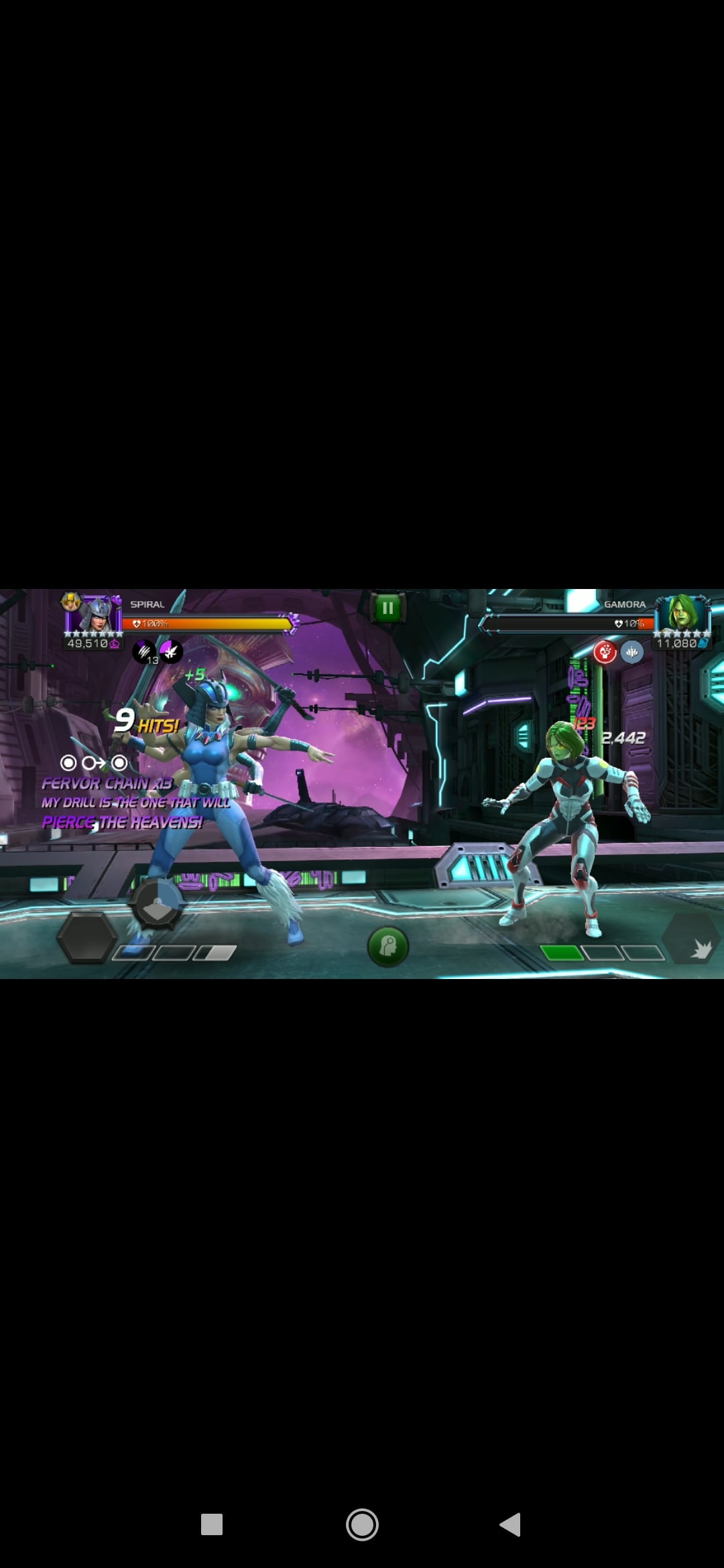Screen dimensions: 724x1568
Task: Tap the circular dial above the power meter
Action: click(x=157, y=903)
